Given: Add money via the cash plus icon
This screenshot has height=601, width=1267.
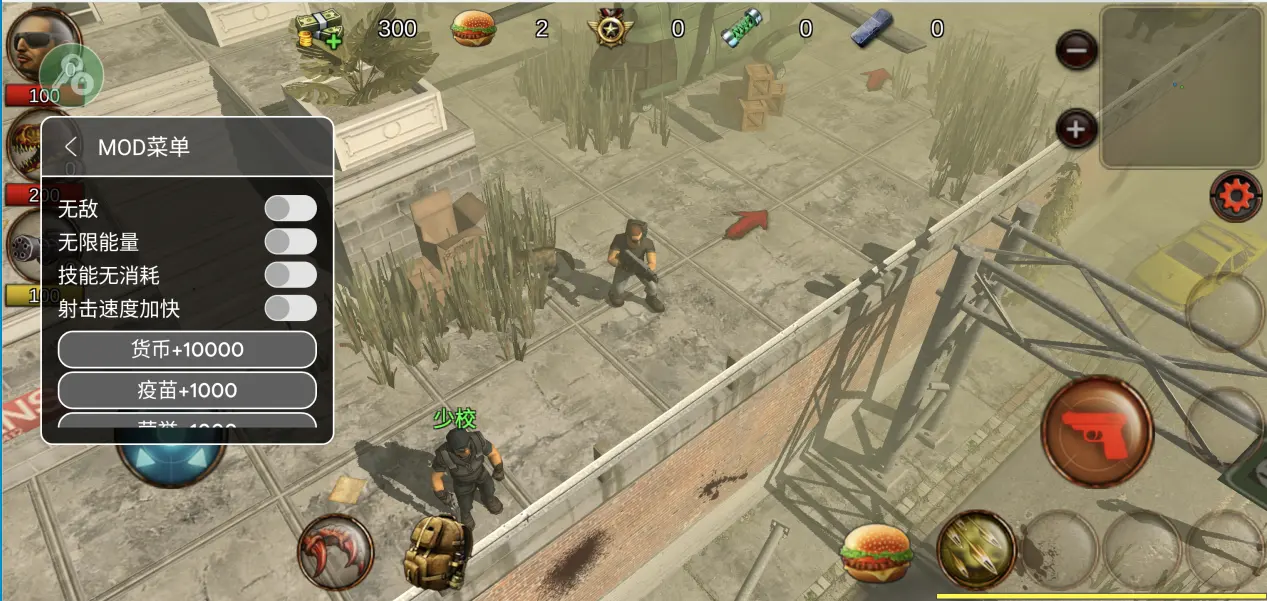Looking at the screenshot, I should coord(319,31).
